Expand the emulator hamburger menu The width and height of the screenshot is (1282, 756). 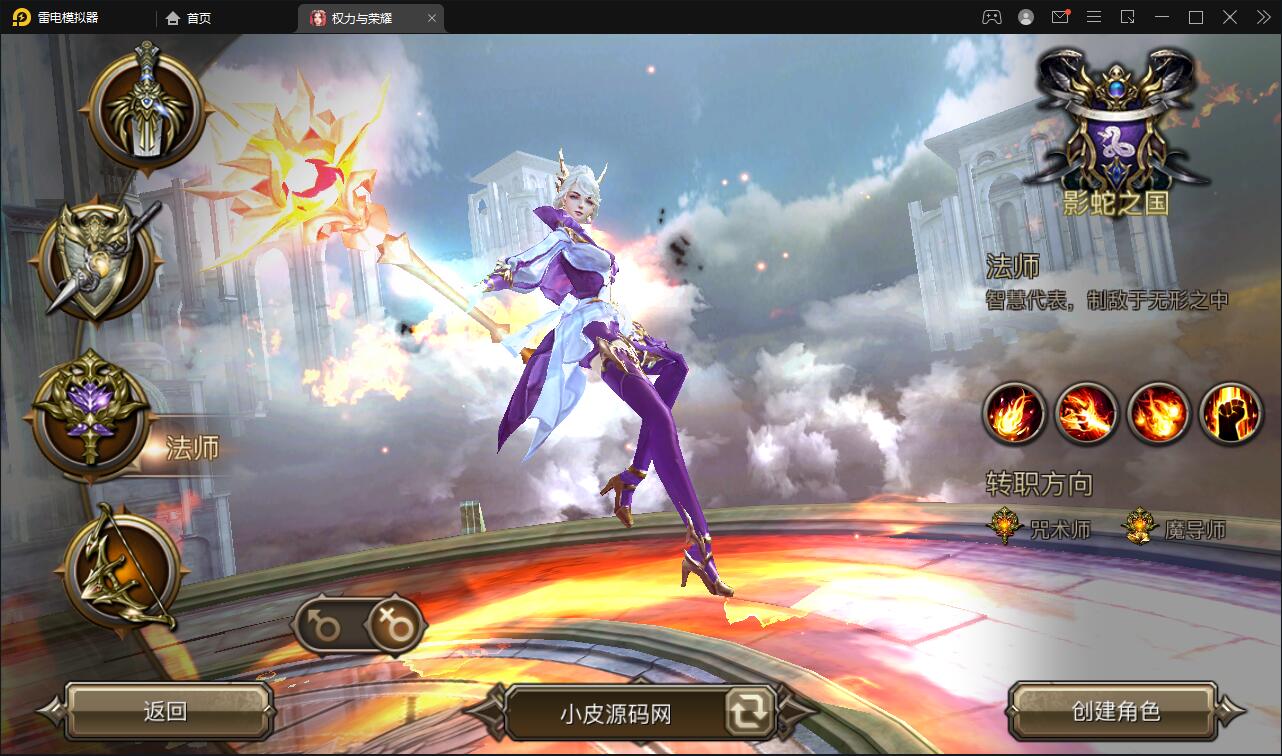[x=1094, y=17]
